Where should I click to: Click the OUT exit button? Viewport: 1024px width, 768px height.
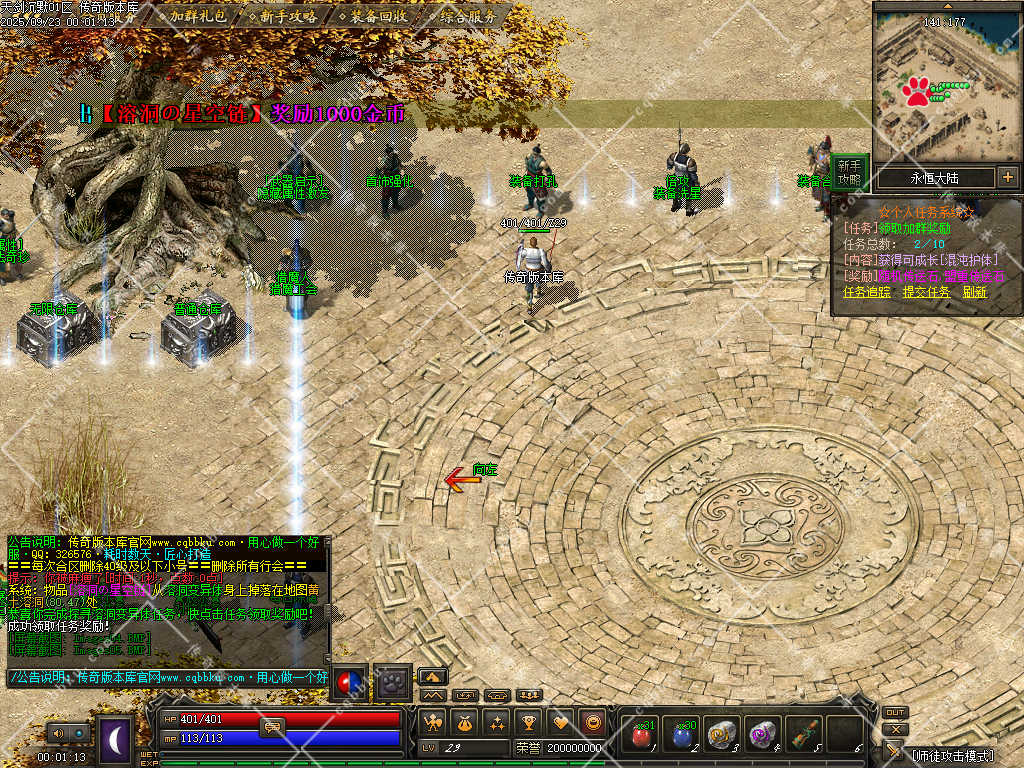coord(895,713)
